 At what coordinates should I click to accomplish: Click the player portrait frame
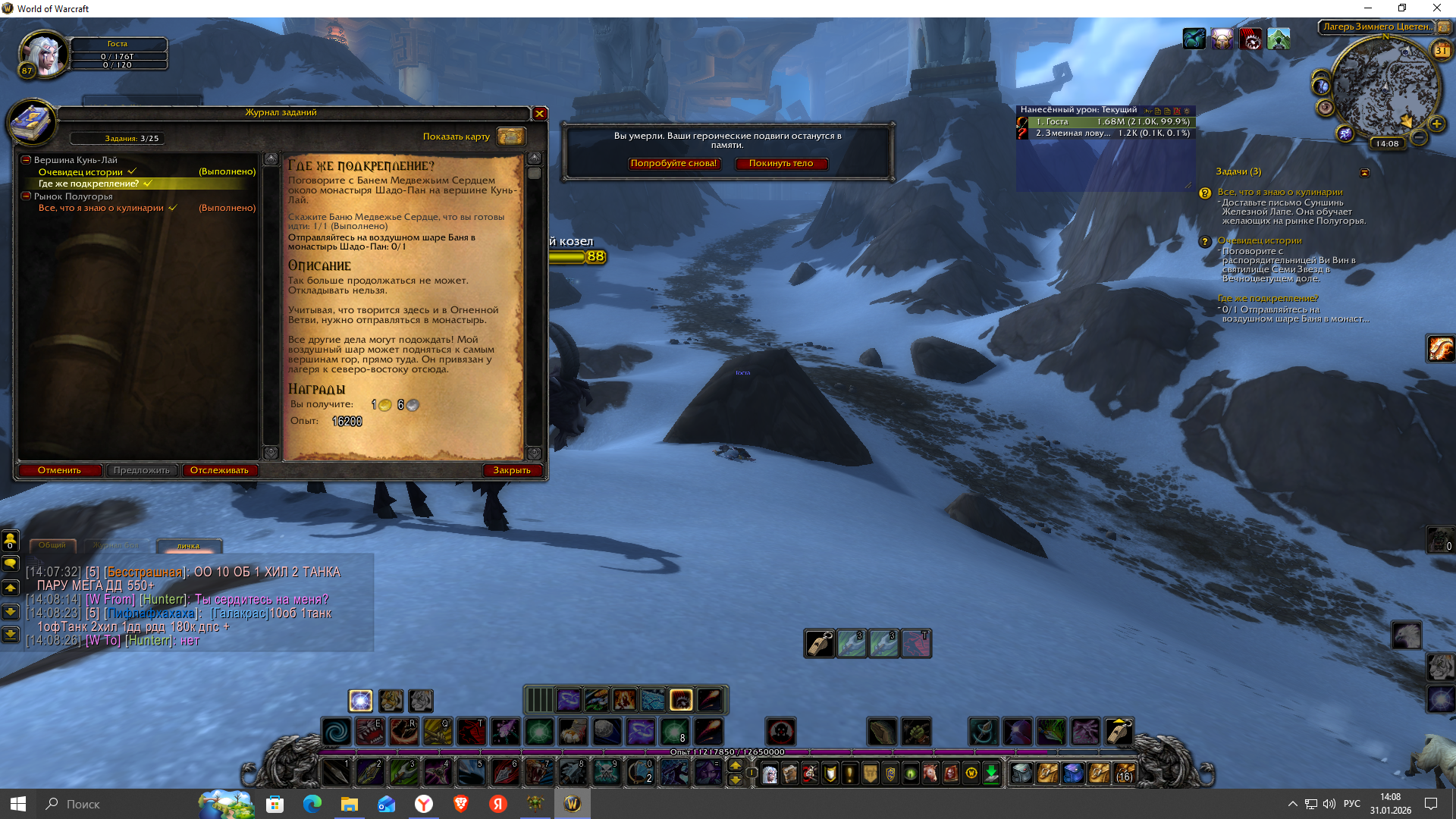coord(44,54)
